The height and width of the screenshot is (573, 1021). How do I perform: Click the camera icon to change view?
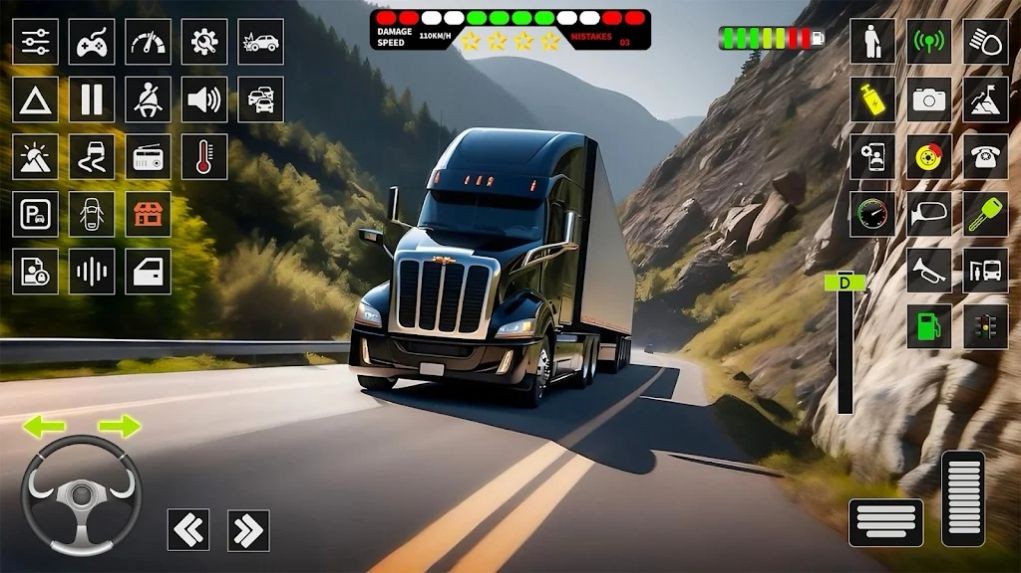click(x=929, y=99)
